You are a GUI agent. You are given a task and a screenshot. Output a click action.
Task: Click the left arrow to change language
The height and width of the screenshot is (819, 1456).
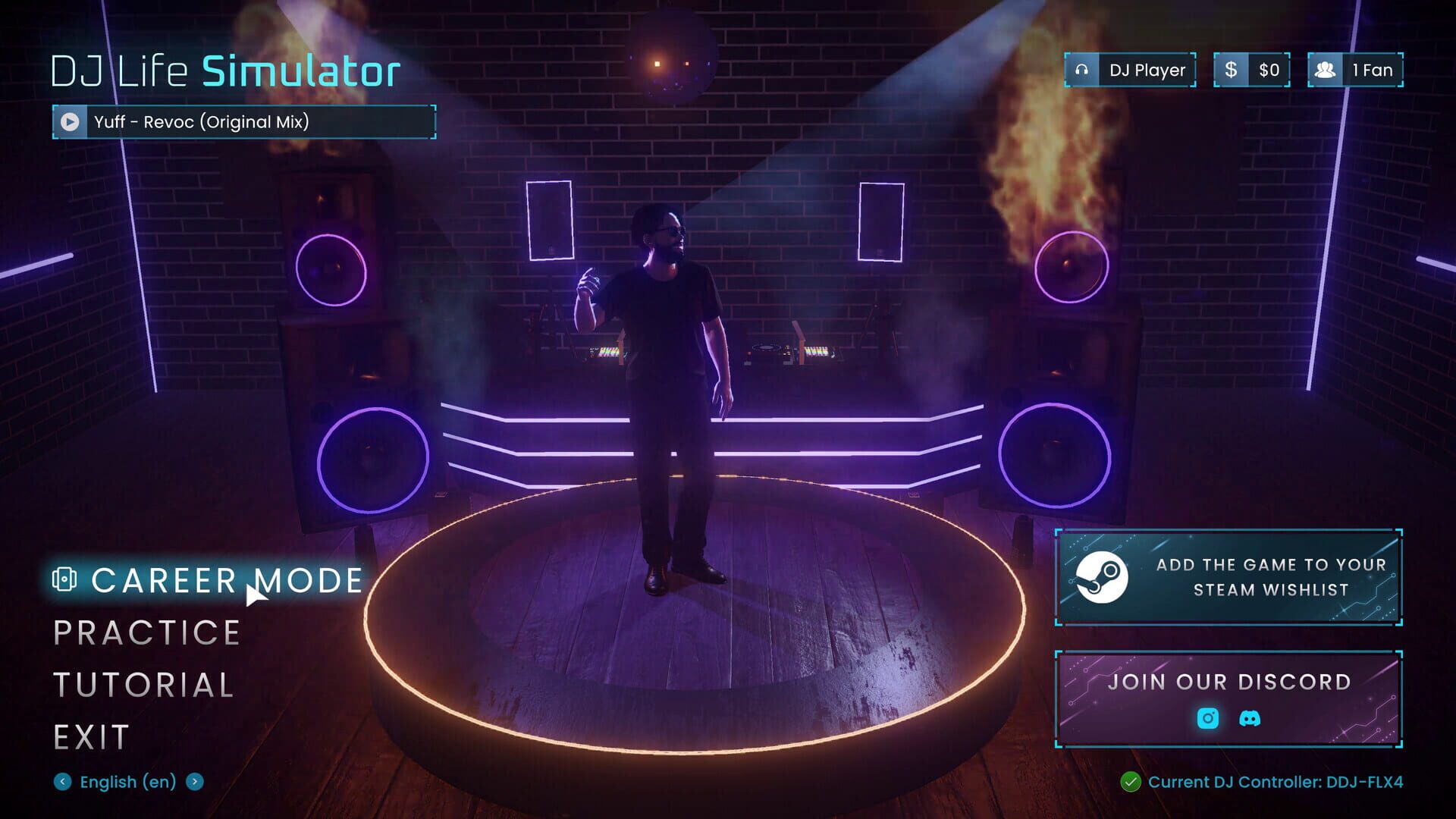point(62,782)
